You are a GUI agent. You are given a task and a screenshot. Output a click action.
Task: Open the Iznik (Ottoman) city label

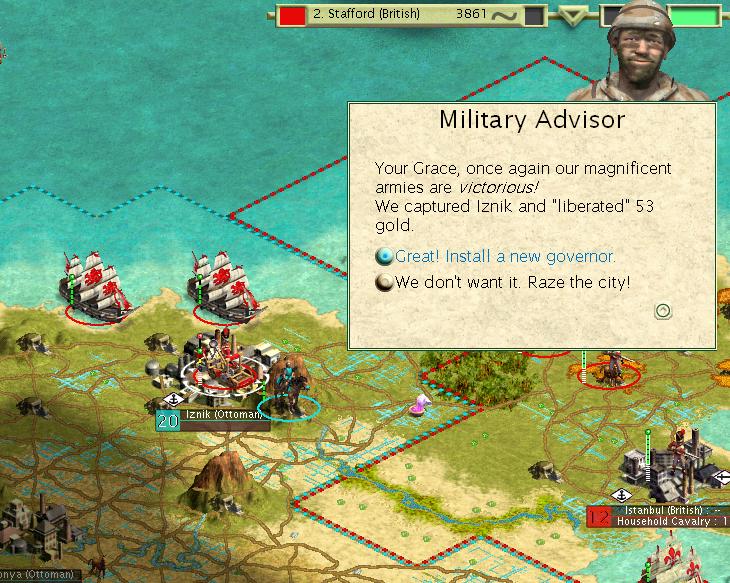[x=223, y=414]
